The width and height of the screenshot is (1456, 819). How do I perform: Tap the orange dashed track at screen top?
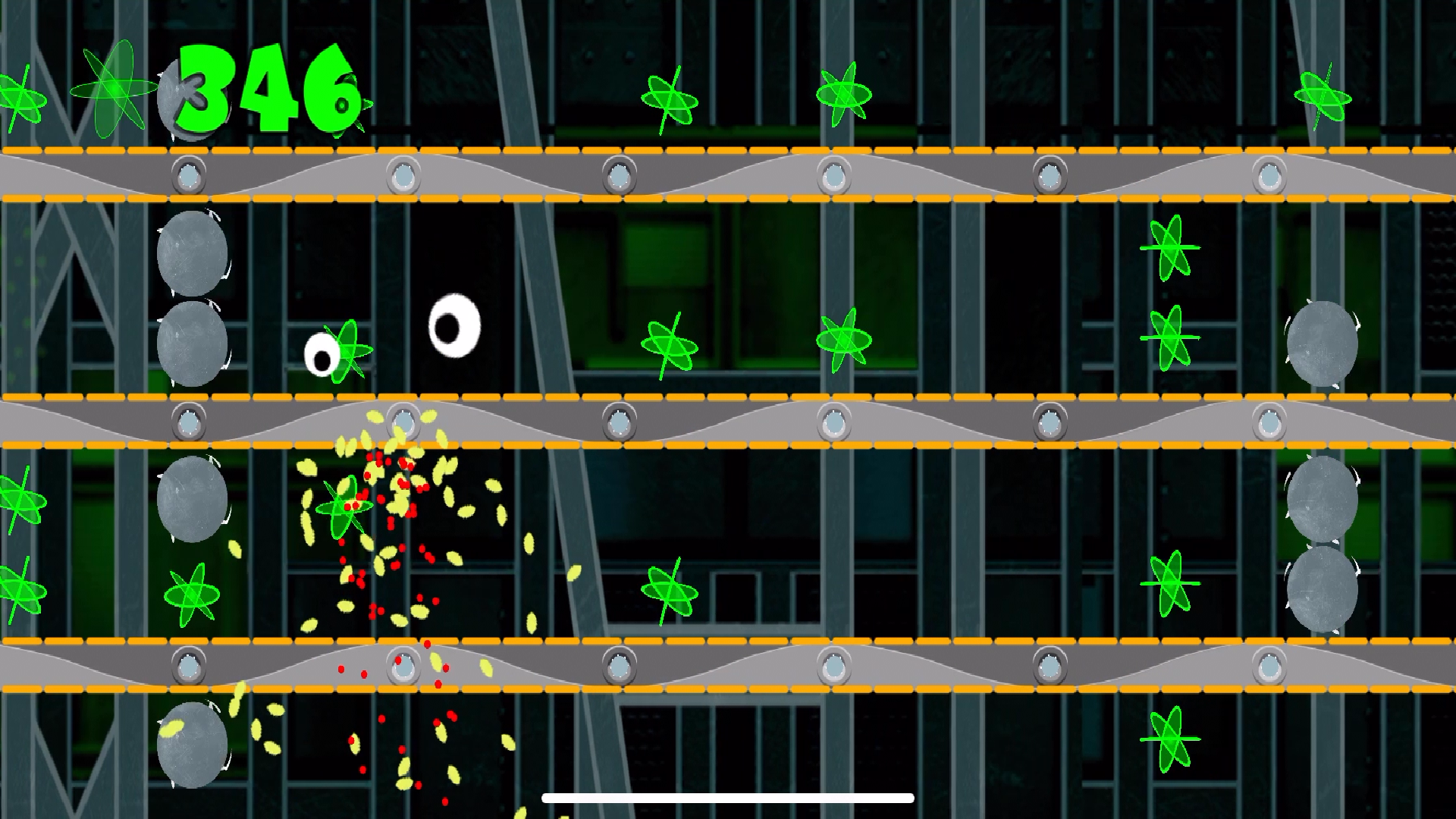[728, 149]
